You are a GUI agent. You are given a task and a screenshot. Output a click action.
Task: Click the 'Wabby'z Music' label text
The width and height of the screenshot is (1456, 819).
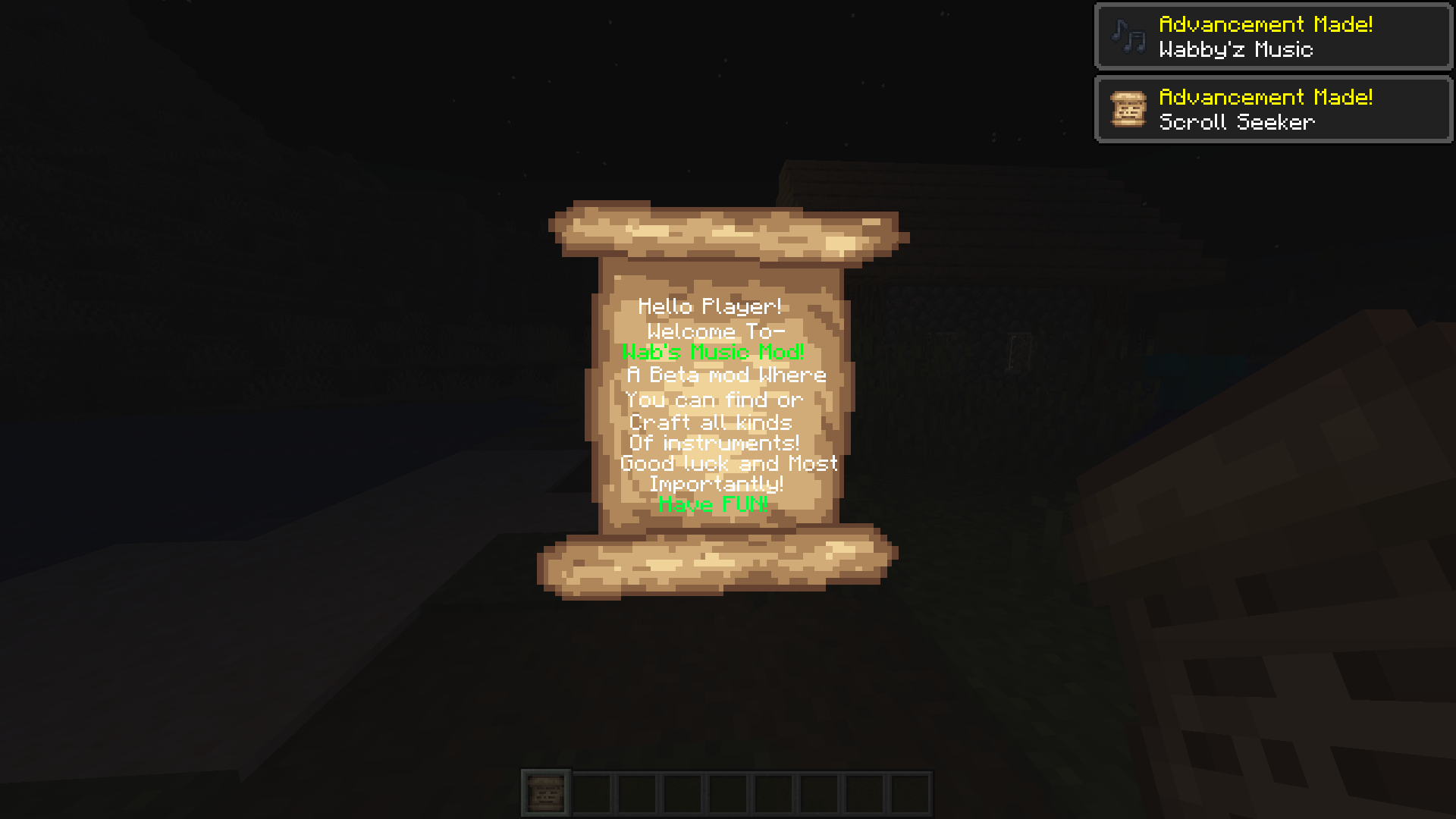(x=1236, y=50)
